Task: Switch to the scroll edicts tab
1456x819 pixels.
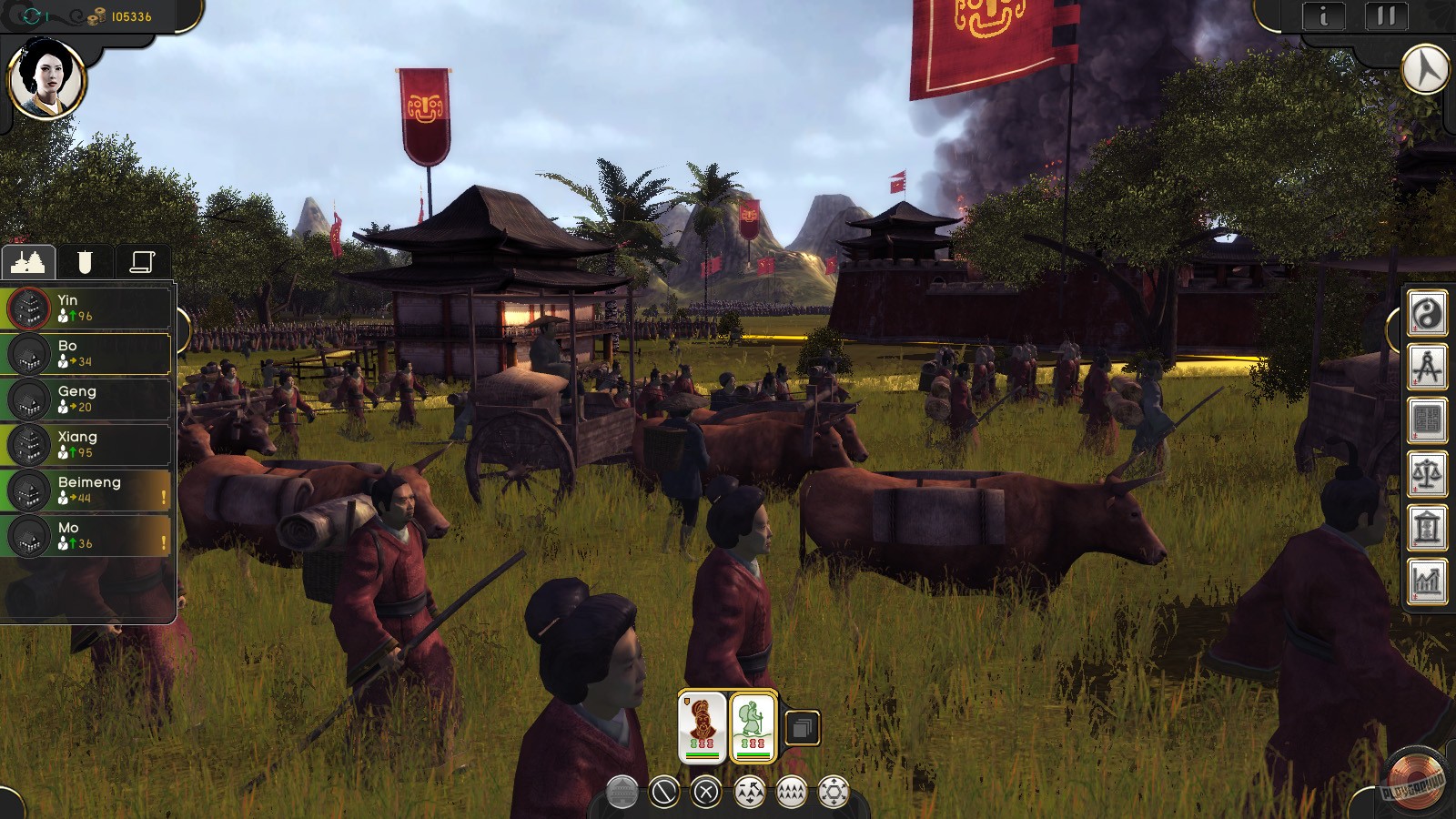Action: (142, 262)
